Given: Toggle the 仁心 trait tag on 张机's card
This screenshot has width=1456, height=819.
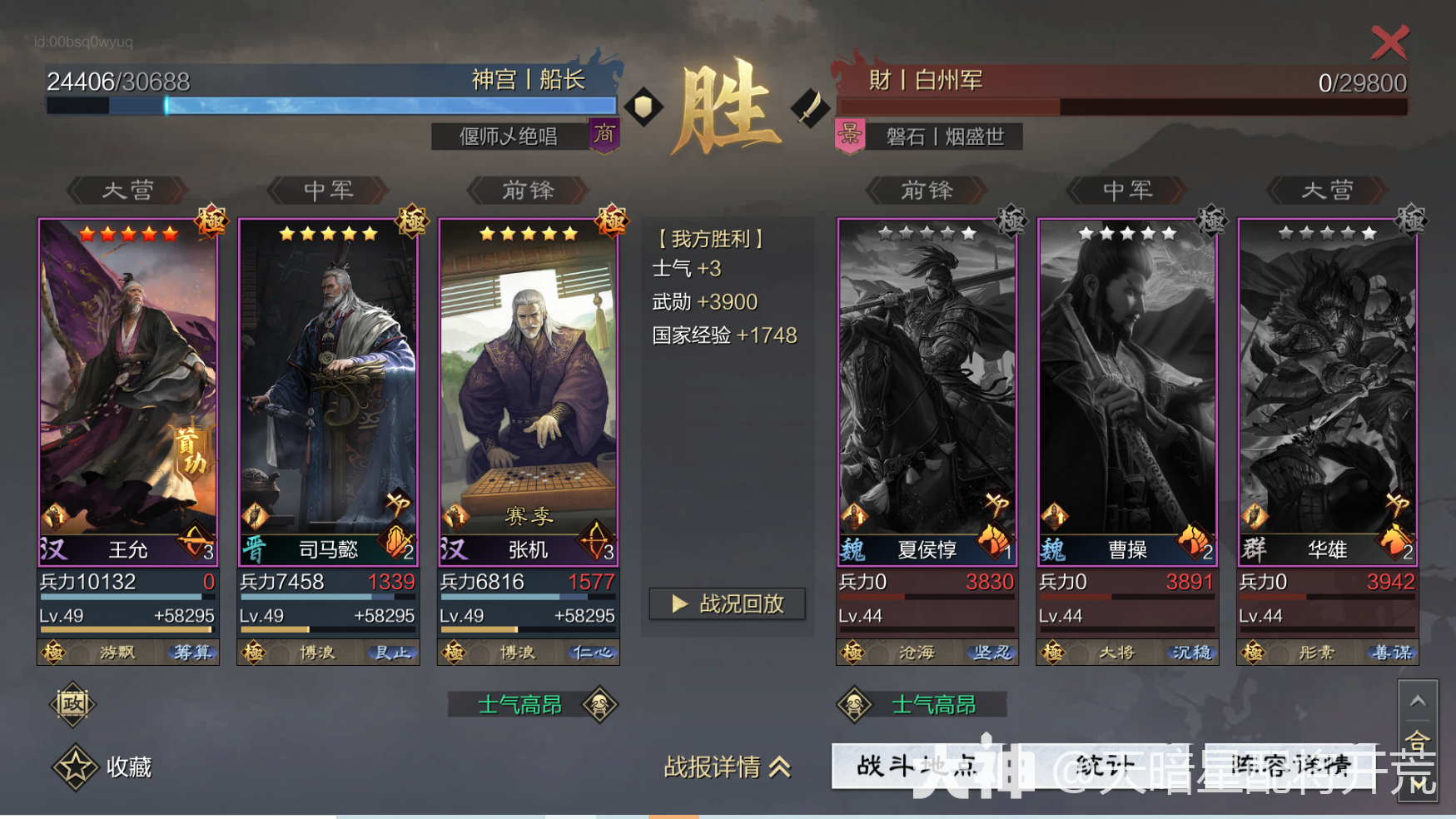Looking at the screenshot, I should (x=592, y=653).
